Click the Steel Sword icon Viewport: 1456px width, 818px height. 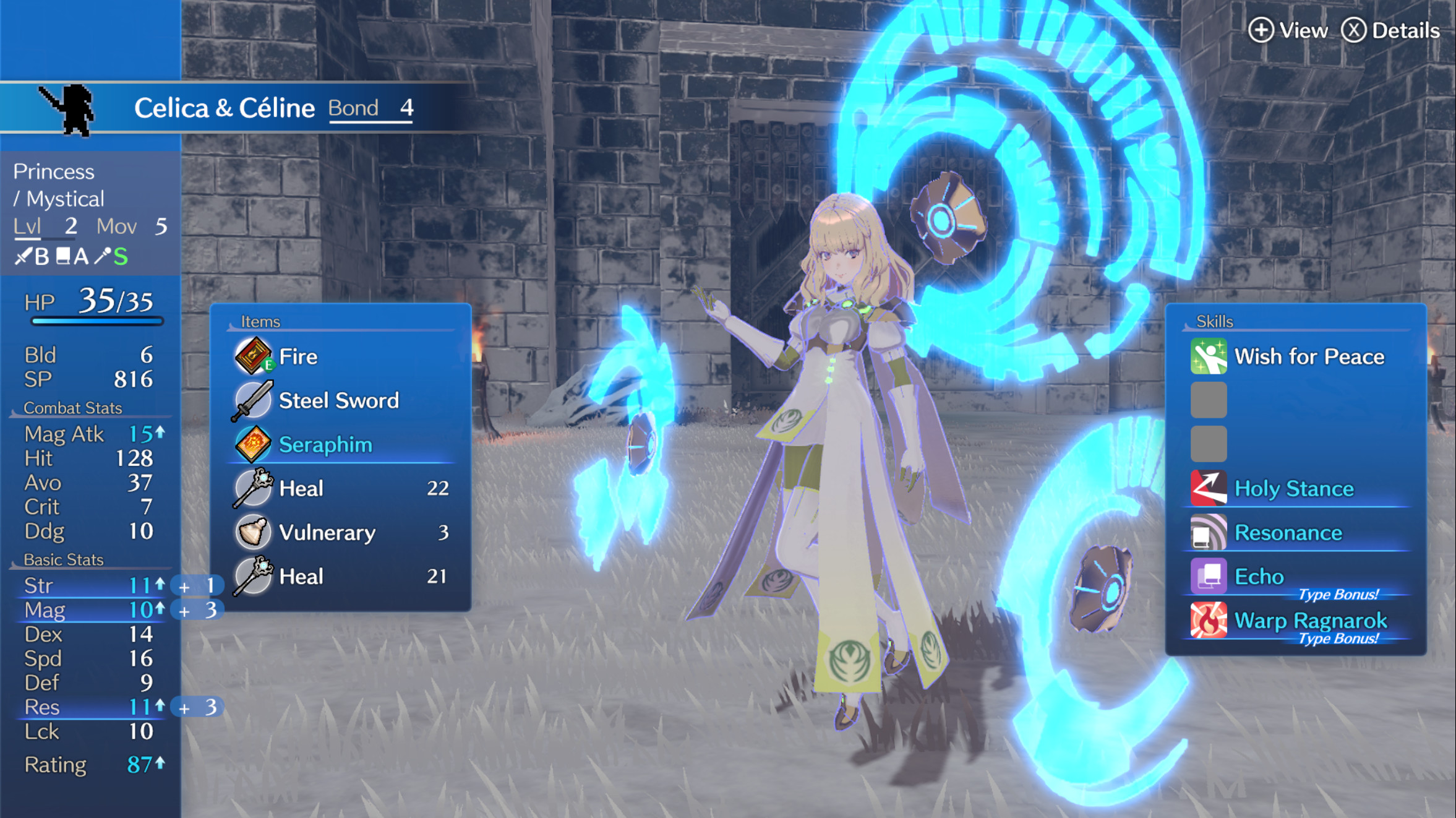click(x=255, y=400)
